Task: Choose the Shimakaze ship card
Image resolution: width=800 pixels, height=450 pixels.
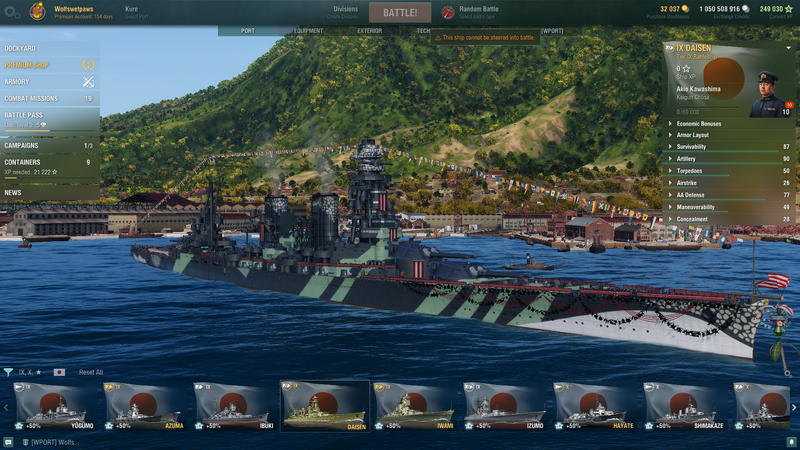Action: pyautogui.click(x=684, y=407)
